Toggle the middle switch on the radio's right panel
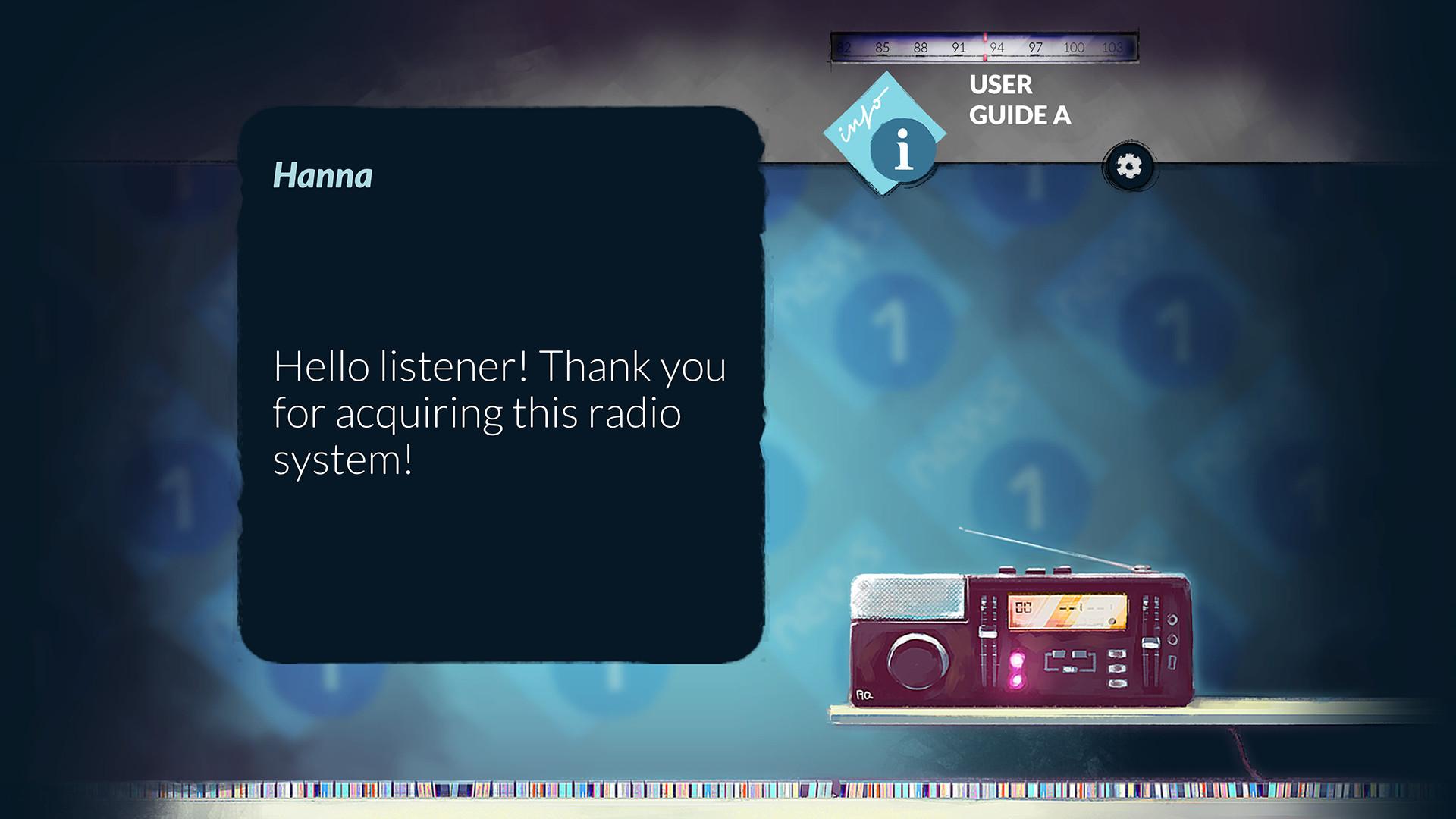This screenshot has width=1456, height=819. [x=1118, y=668]
